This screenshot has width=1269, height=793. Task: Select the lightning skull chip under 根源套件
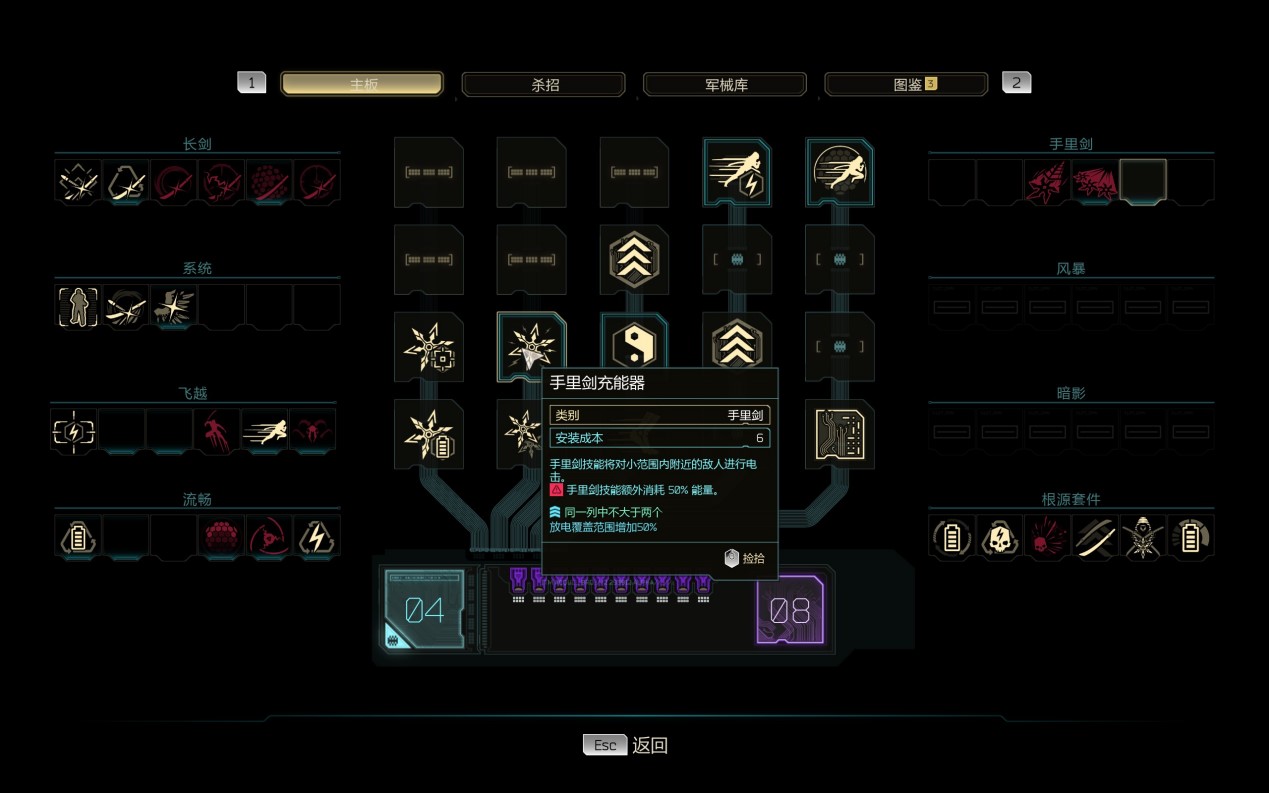[998, 536]
